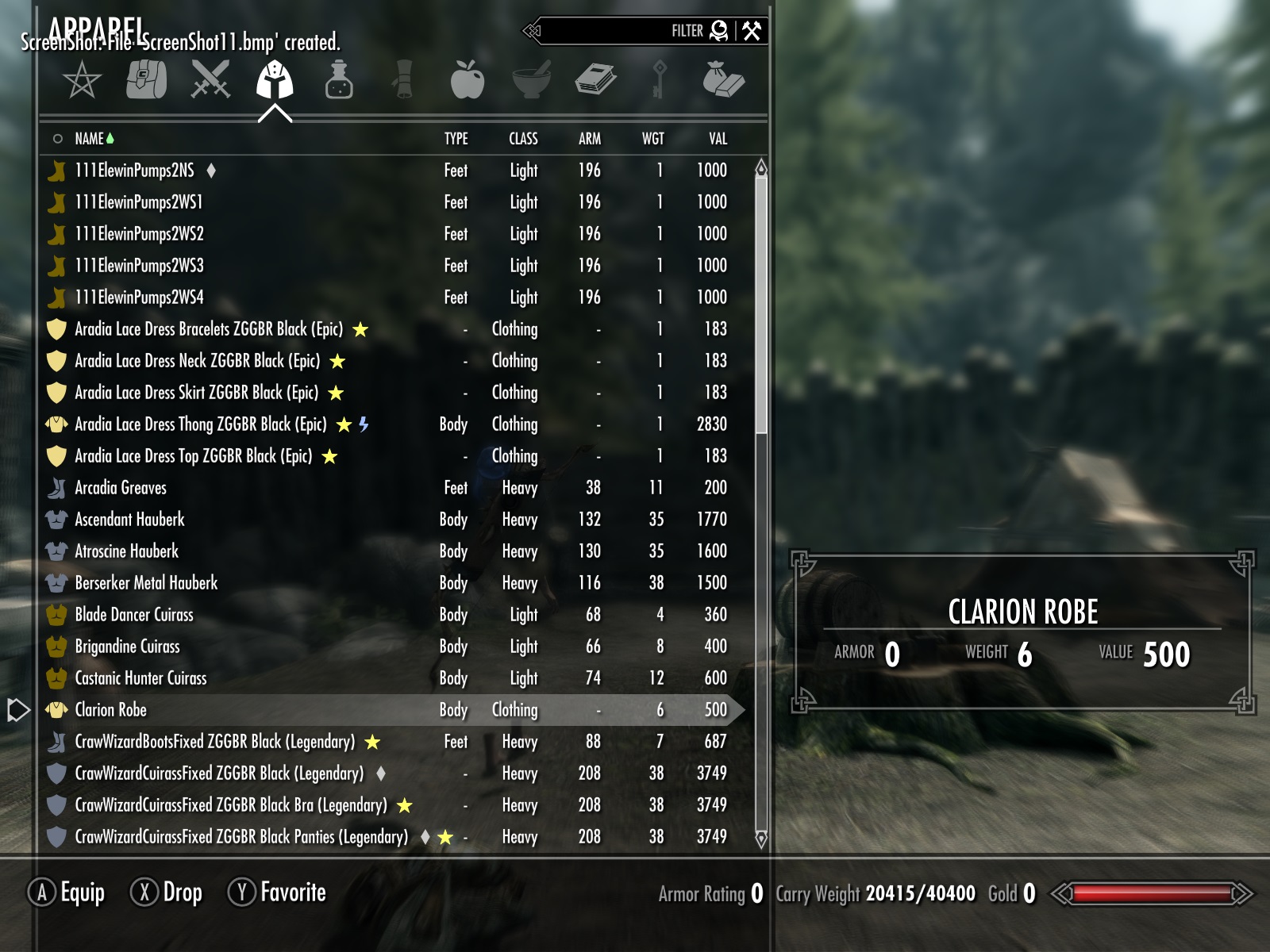Open the Misc pouch category
Screen dimensions: 1270x952
click(x=723, y=80)
